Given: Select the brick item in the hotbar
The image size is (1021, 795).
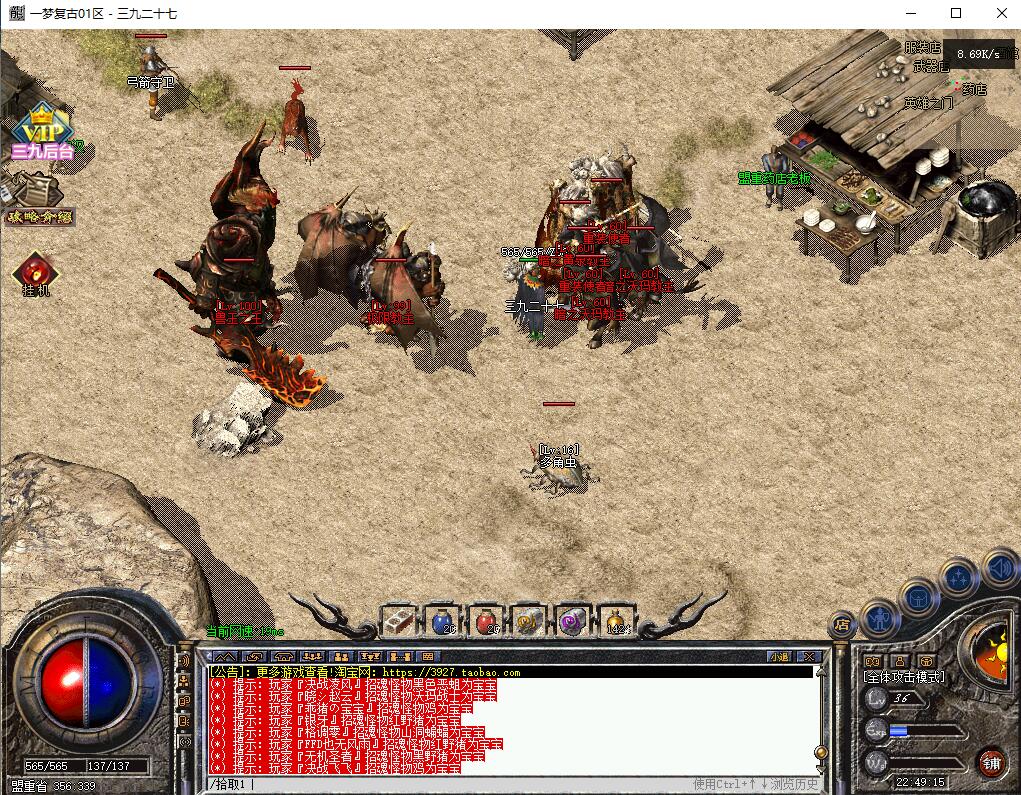Looking at the screenshot, I should [x=399, y=621].
